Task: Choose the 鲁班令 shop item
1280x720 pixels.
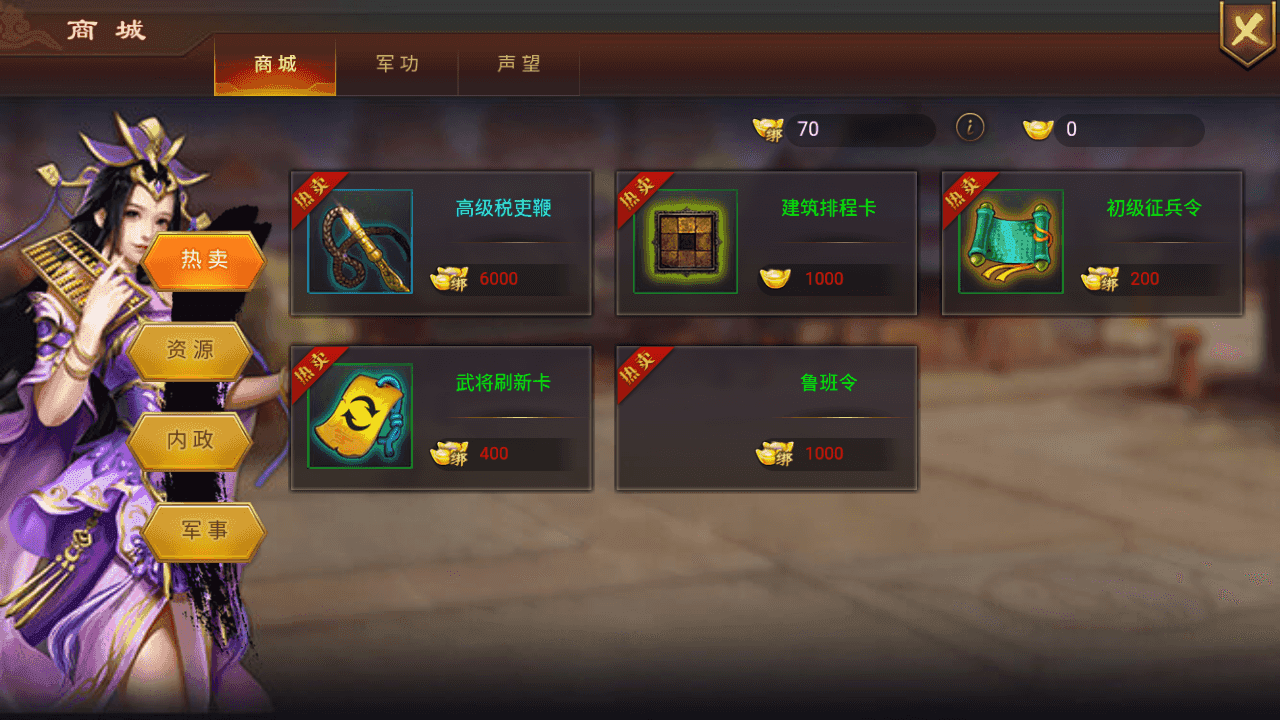Action: pos(766,417)
